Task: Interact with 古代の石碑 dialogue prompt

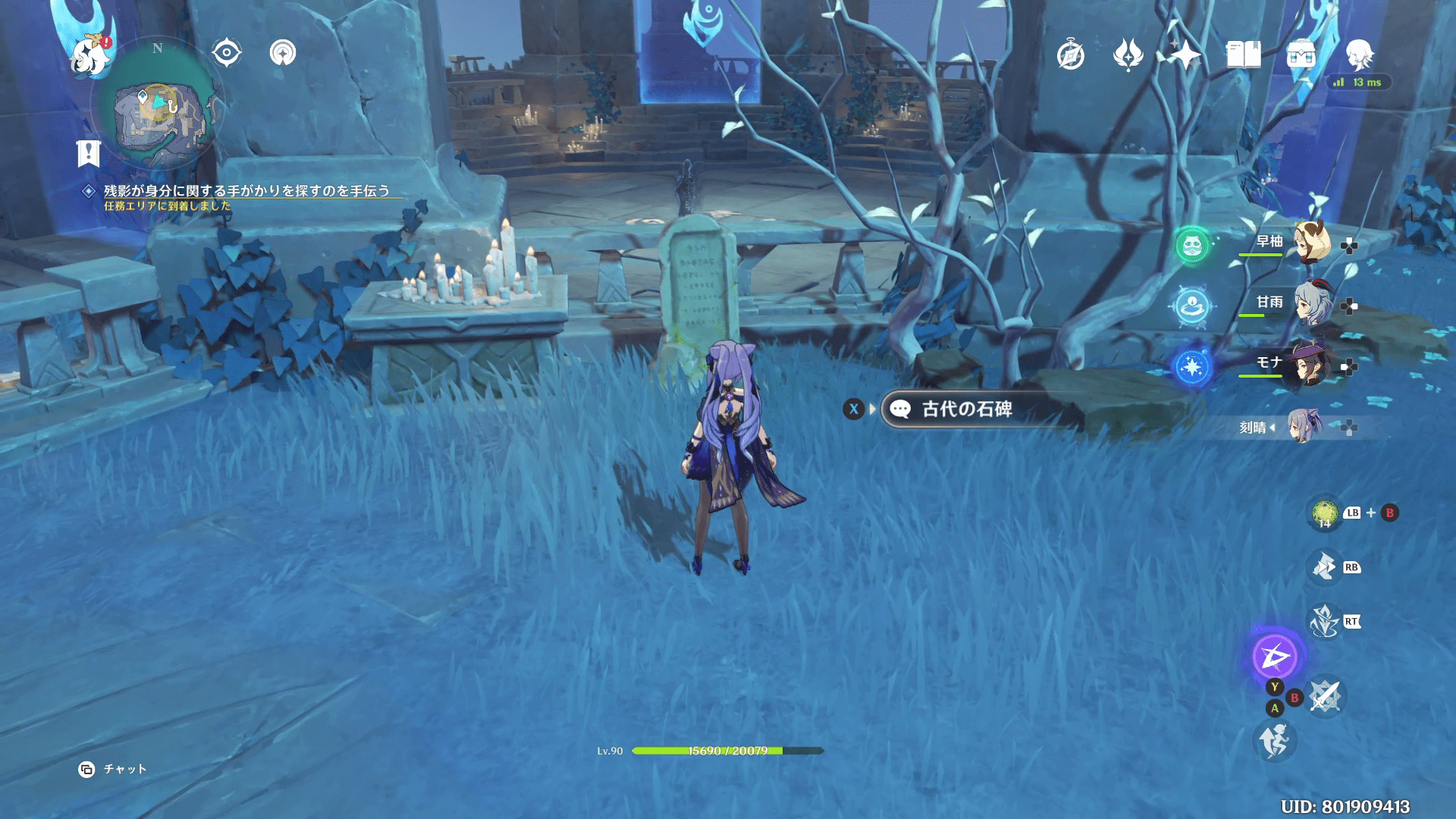Action: click(x=966, y=409)
